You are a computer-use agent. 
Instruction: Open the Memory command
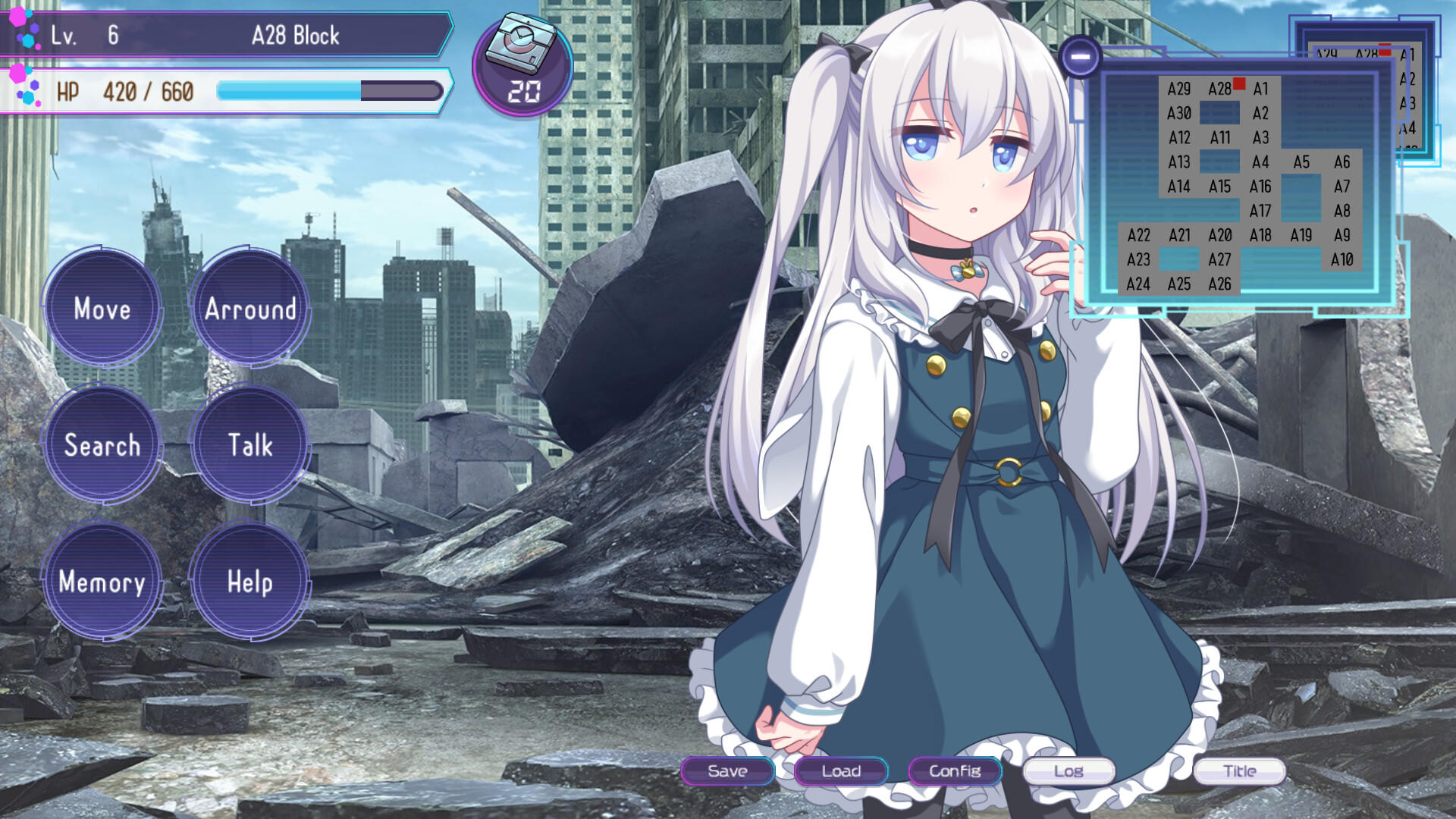coord(102,584)
